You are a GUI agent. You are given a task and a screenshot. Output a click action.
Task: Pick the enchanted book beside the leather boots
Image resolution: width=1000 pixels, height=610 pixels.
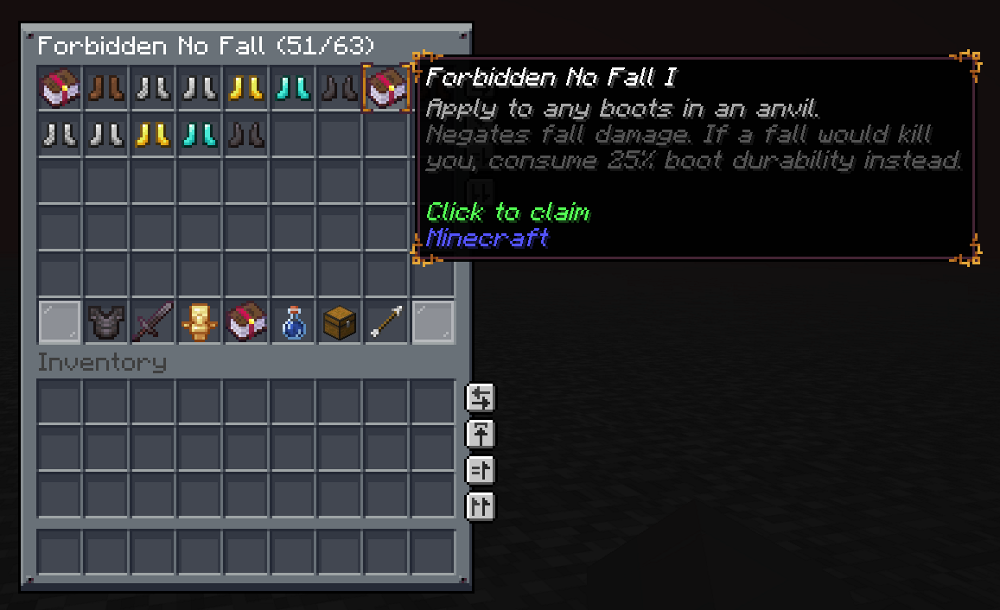[60, 89]
